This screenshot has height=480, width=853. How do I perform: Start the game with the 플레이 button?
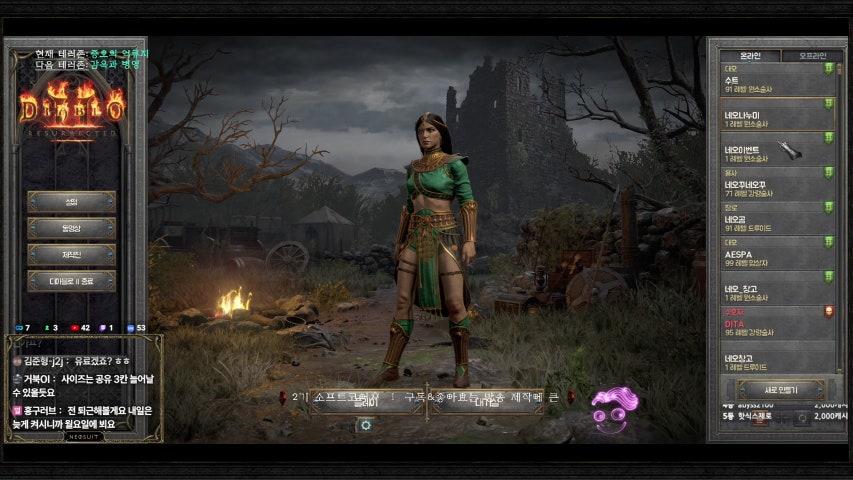[365, 401]
